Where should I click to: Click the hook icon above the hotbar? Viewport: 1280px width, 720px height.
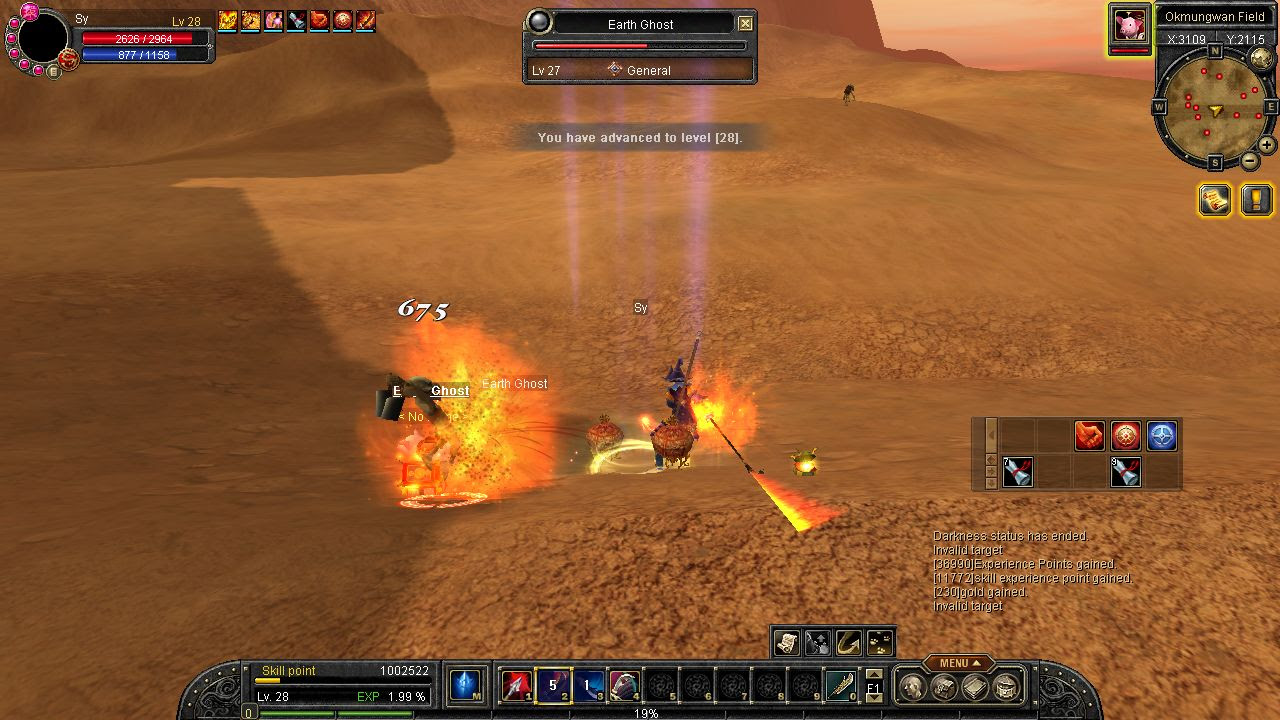[x=849, y=642]
